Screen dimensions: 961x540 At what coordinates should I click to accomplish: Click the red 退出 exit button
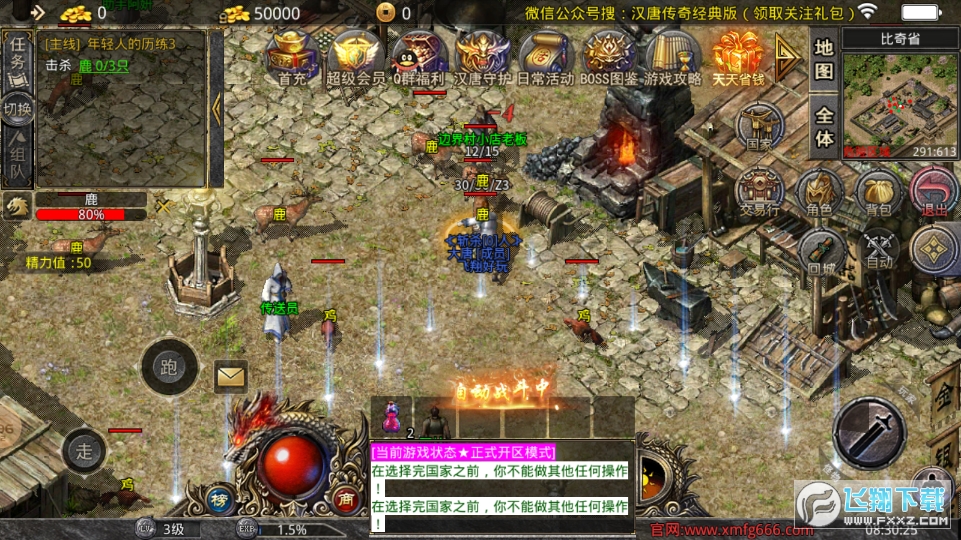pos(934,191)
